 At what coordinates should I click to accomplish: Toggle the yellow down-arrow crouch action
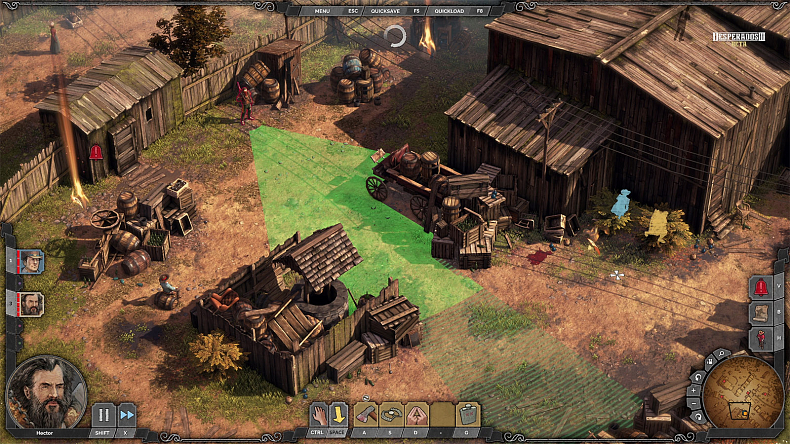(340, 414)
